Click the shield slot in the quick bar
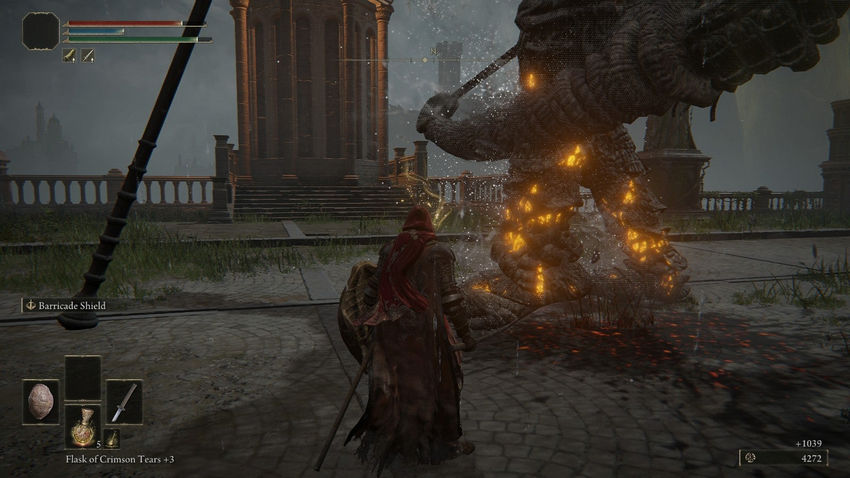Image resolution: width=850 pixels, height=478 pixels. point(41,402)
